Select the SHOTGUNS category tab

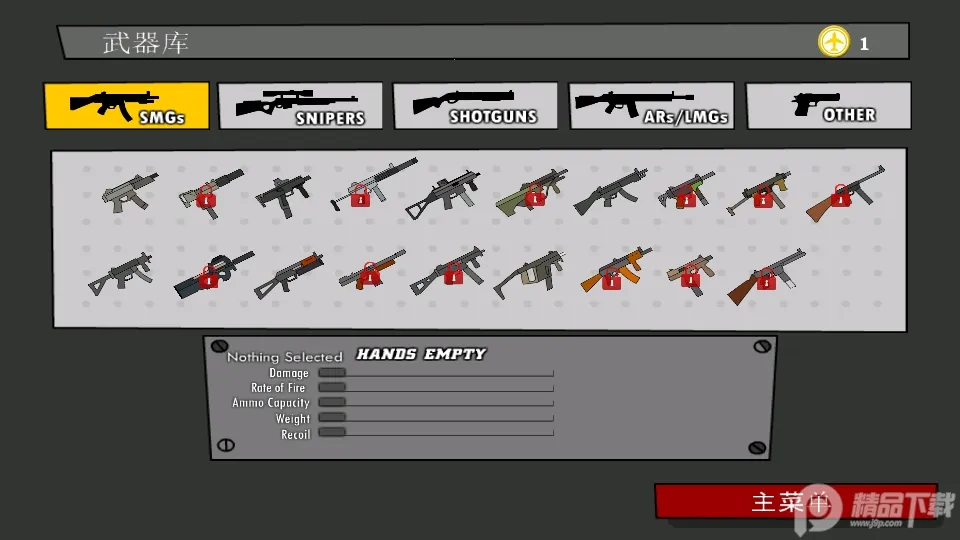(475, 106)
